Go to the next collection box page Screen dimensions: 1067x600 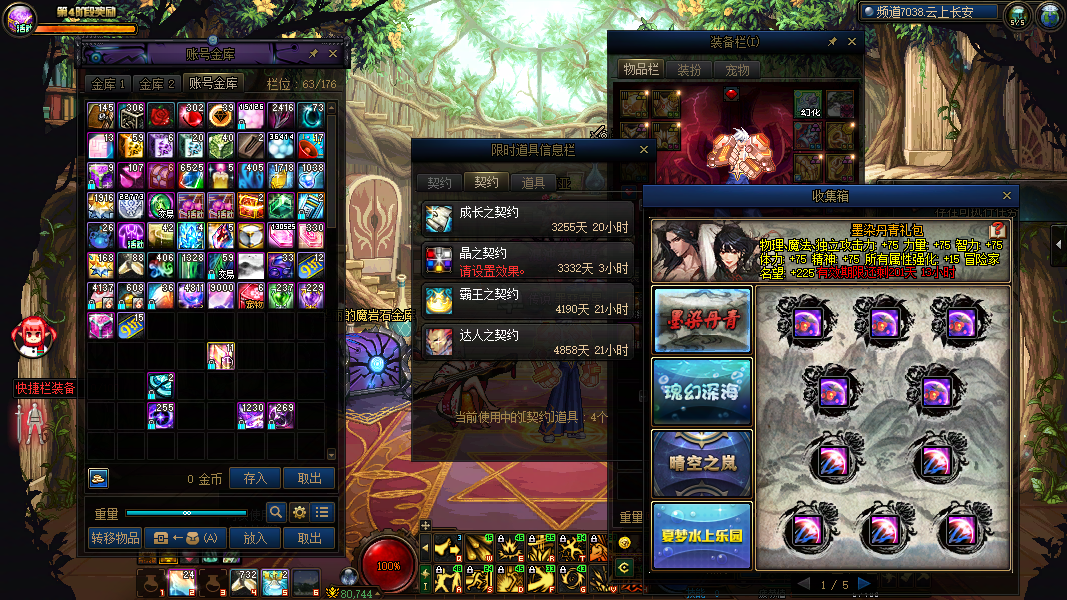(864, 584)
